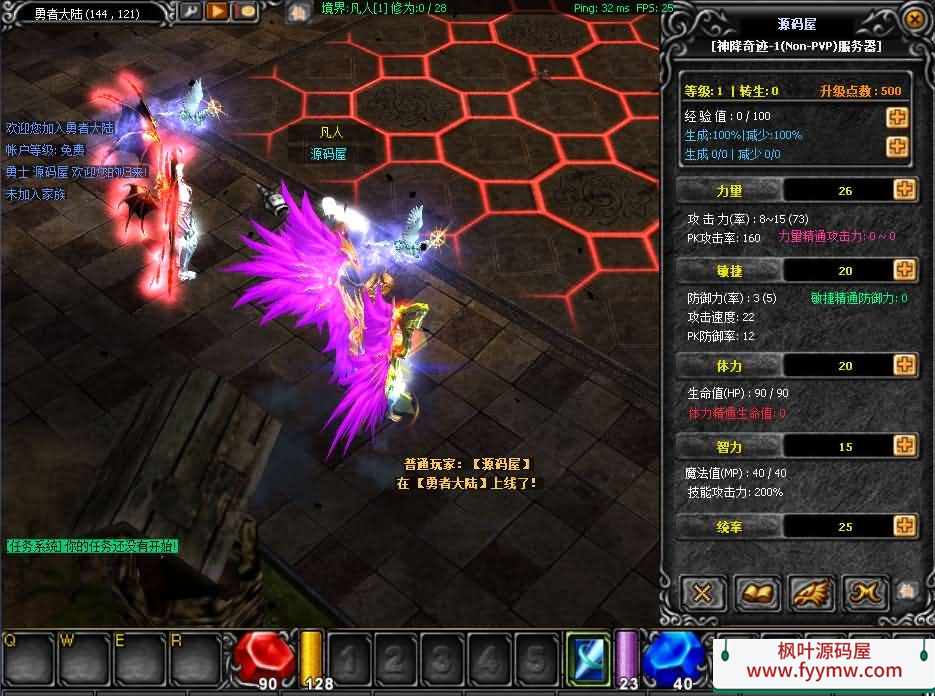
Task: Add a point to 体力 (Vitality)
Action: pyautogui.click(x=904, y=365)
